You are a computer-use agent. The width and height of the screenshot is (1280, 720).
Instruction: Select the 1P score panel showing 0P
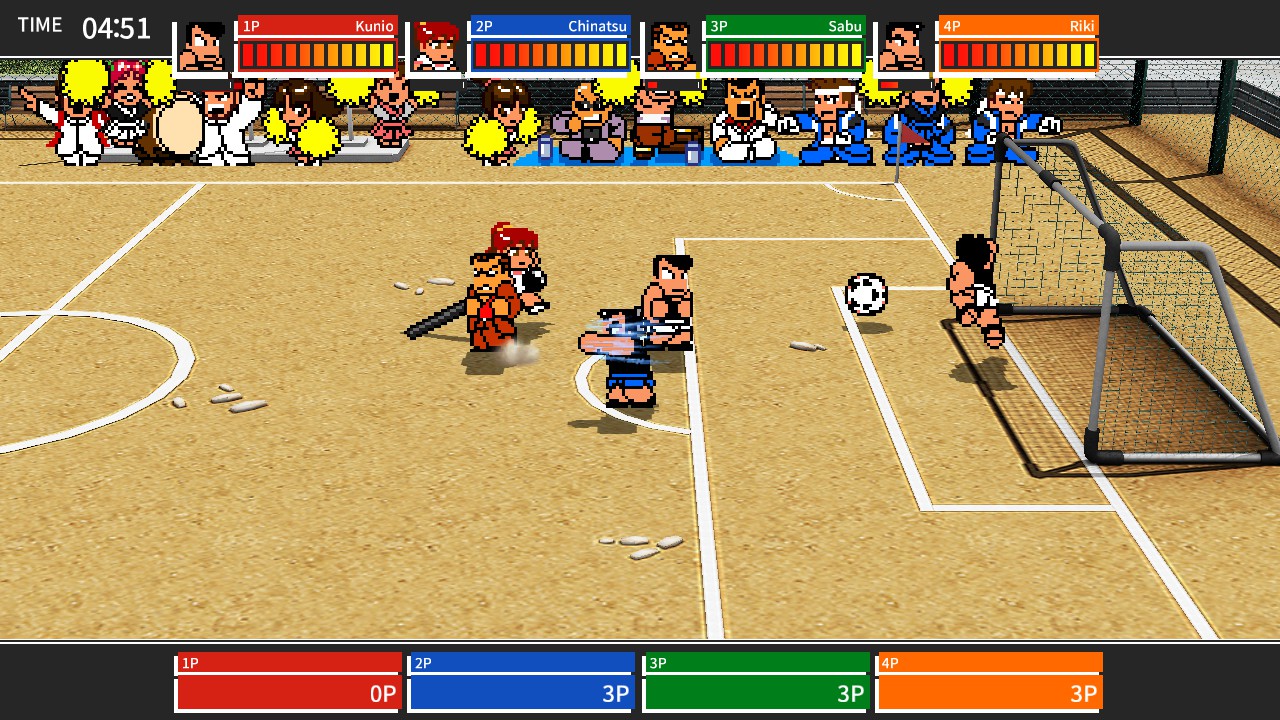(287, 693)
